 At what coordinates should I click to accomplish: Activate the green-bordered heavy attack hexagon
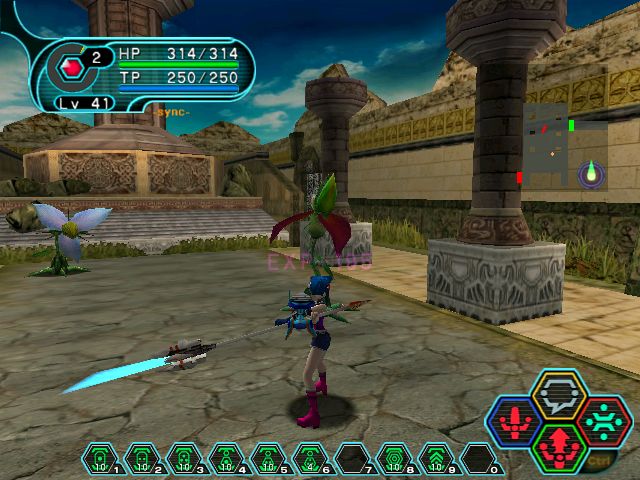(559, 447)
